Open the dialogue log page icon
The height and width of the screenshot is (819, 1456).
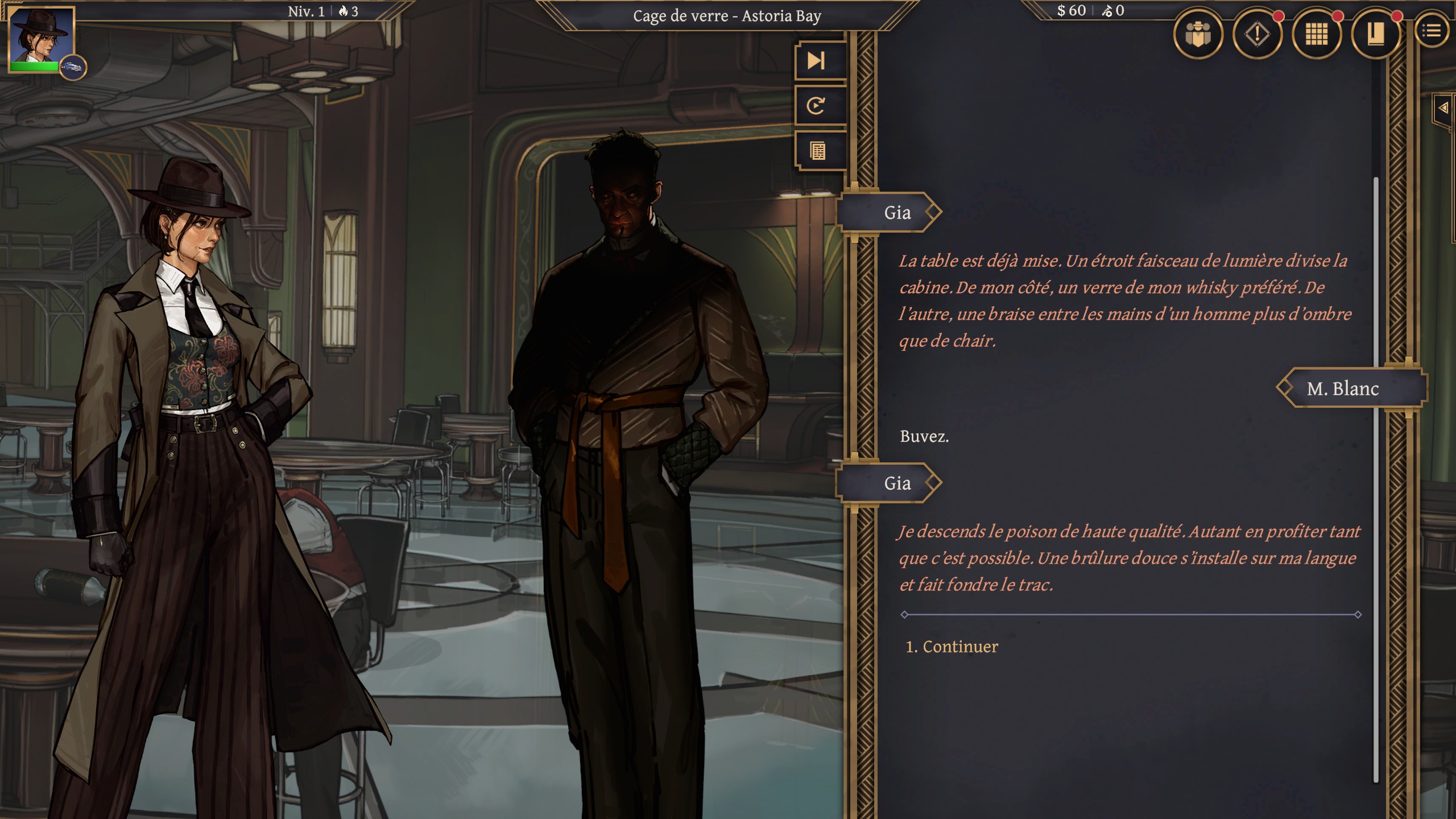click(817, 151)
